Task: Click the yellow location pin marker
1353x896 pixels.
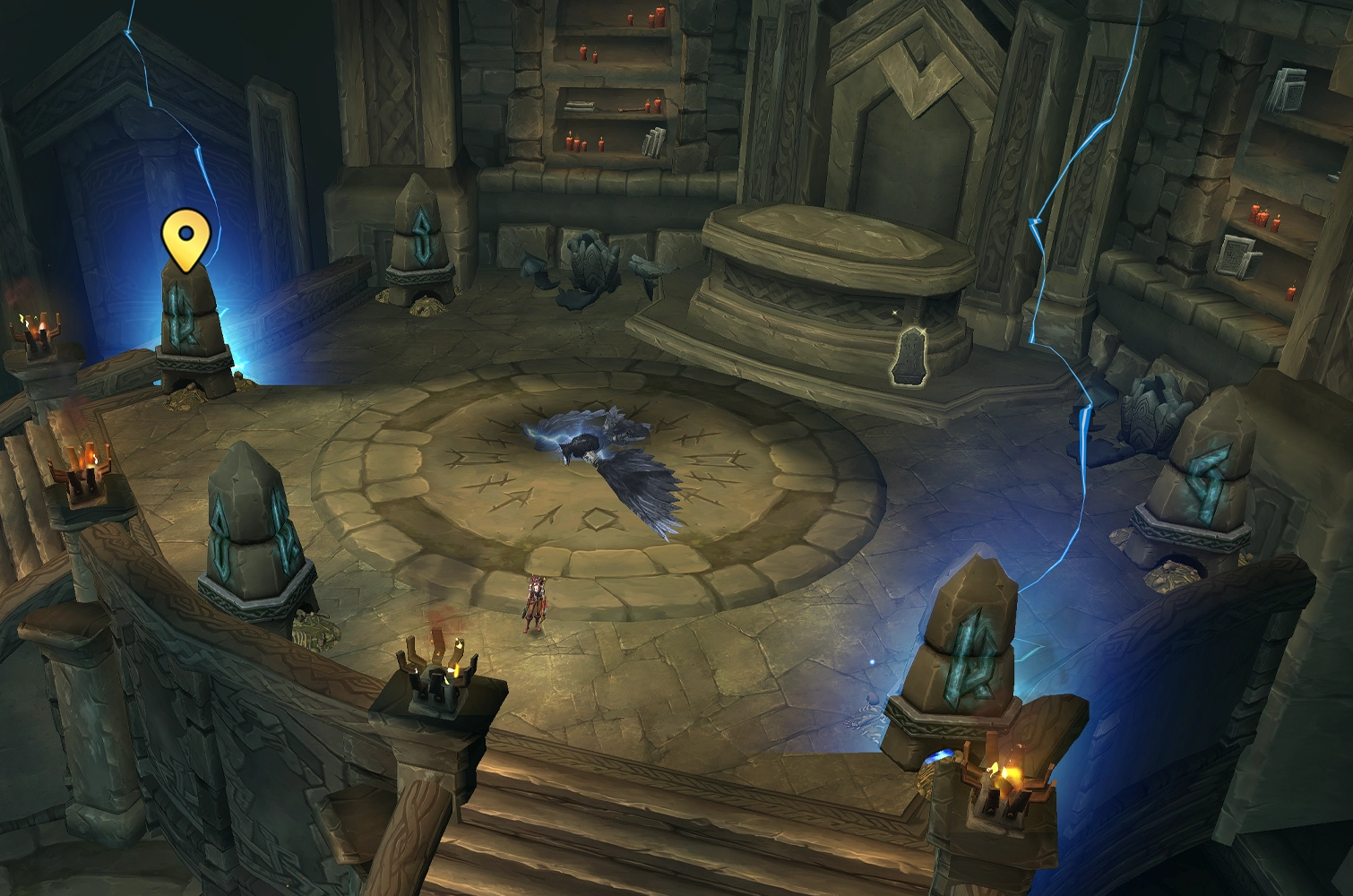Action: [185, 238]
